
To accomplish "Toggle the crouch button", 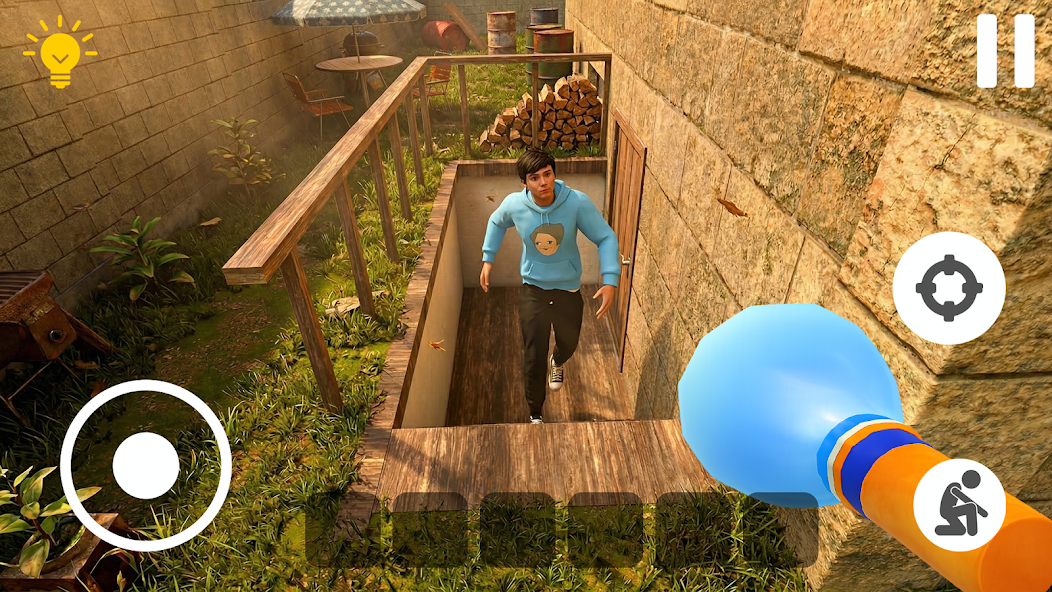I will click(959, 504).
